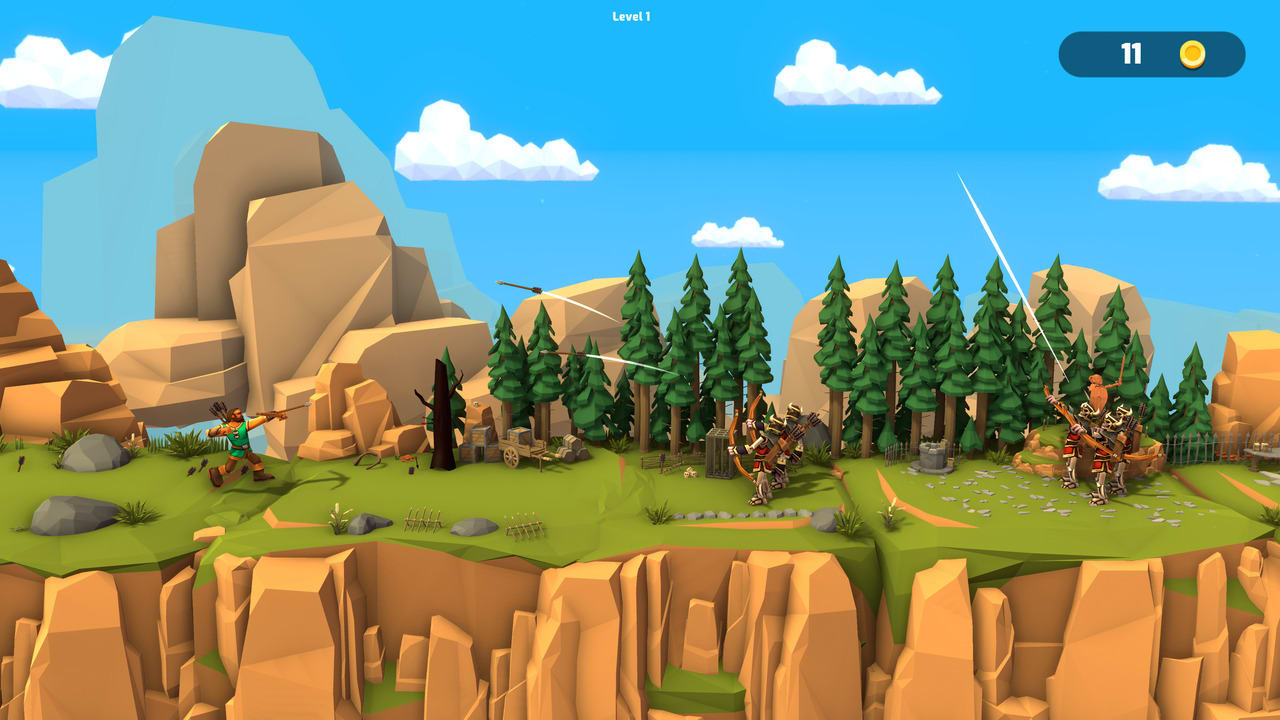The height and width of the screenshot is (720, 1280).
Task: Select the horned skeleton warrior on the right
Action: click(x=1110, y=450)
